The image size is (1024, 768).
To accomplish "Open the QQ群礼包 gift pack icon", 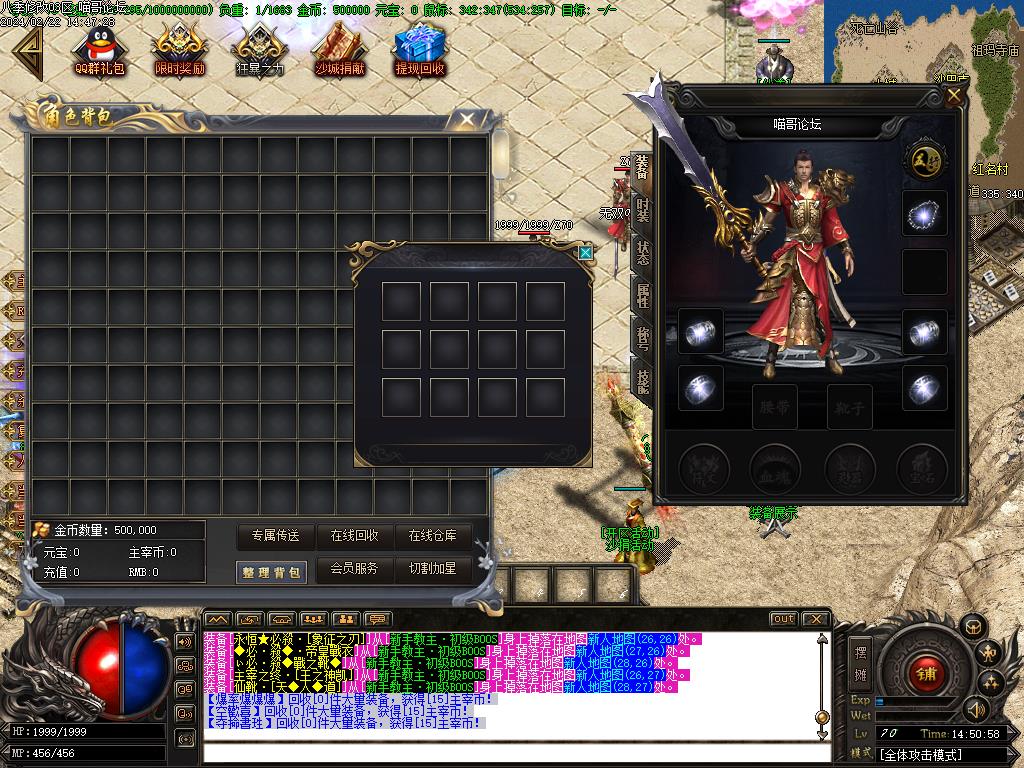I will (99, 49).
